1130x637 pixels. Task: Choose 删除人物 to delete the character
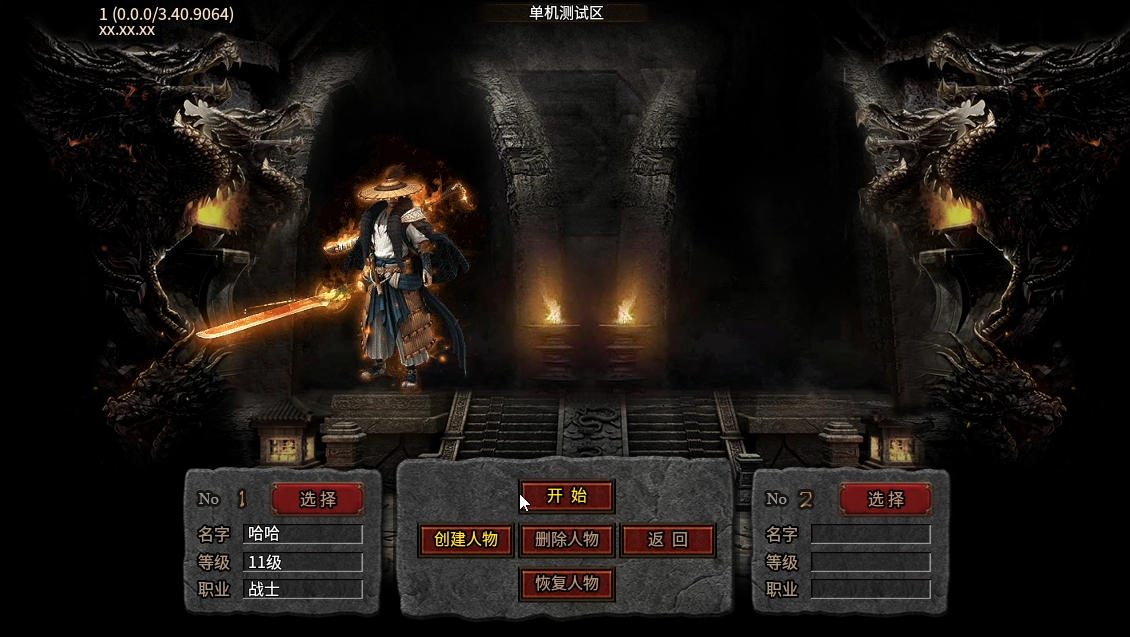(x=567, y=540)
